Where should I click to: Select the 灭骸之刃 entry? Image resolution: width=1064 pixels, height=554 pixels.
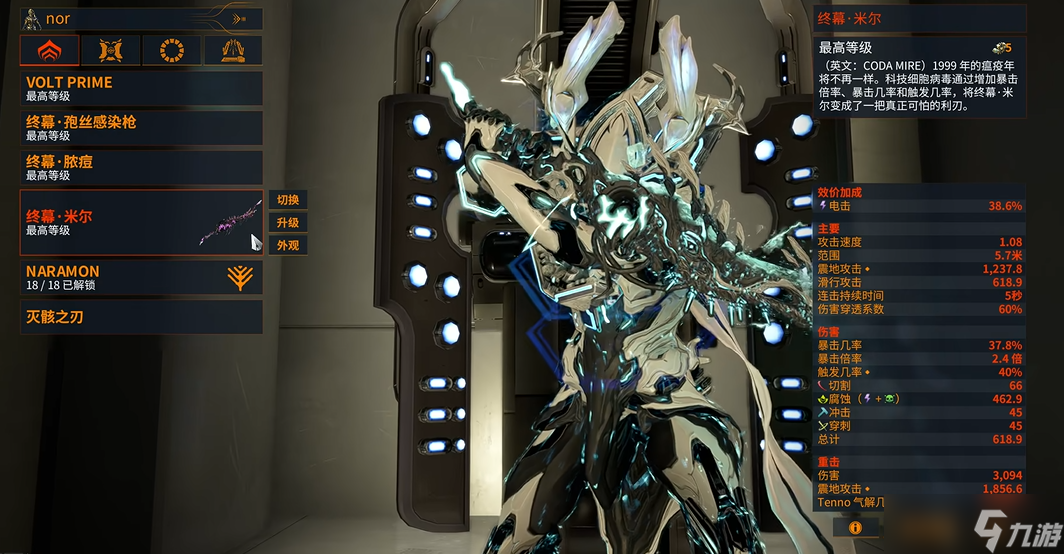(x=141, y=318)
